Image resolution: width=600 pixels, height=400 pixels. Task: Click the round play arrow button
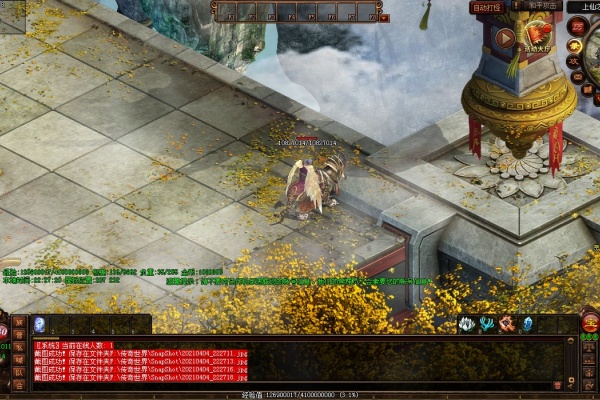pyautogui.click(x=505, y=39)
